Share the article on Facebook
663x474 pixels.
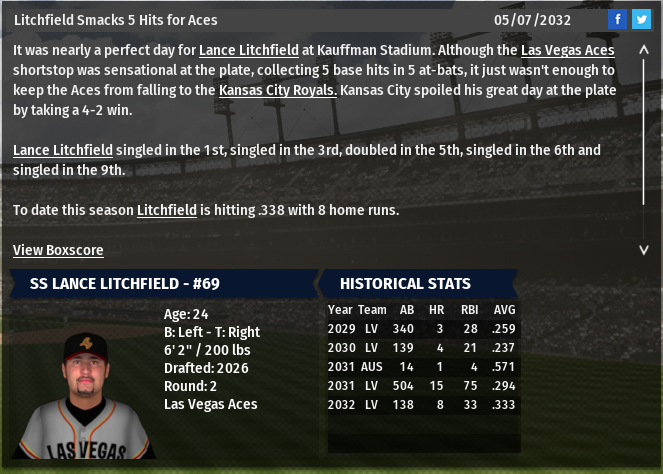[617, 20]
